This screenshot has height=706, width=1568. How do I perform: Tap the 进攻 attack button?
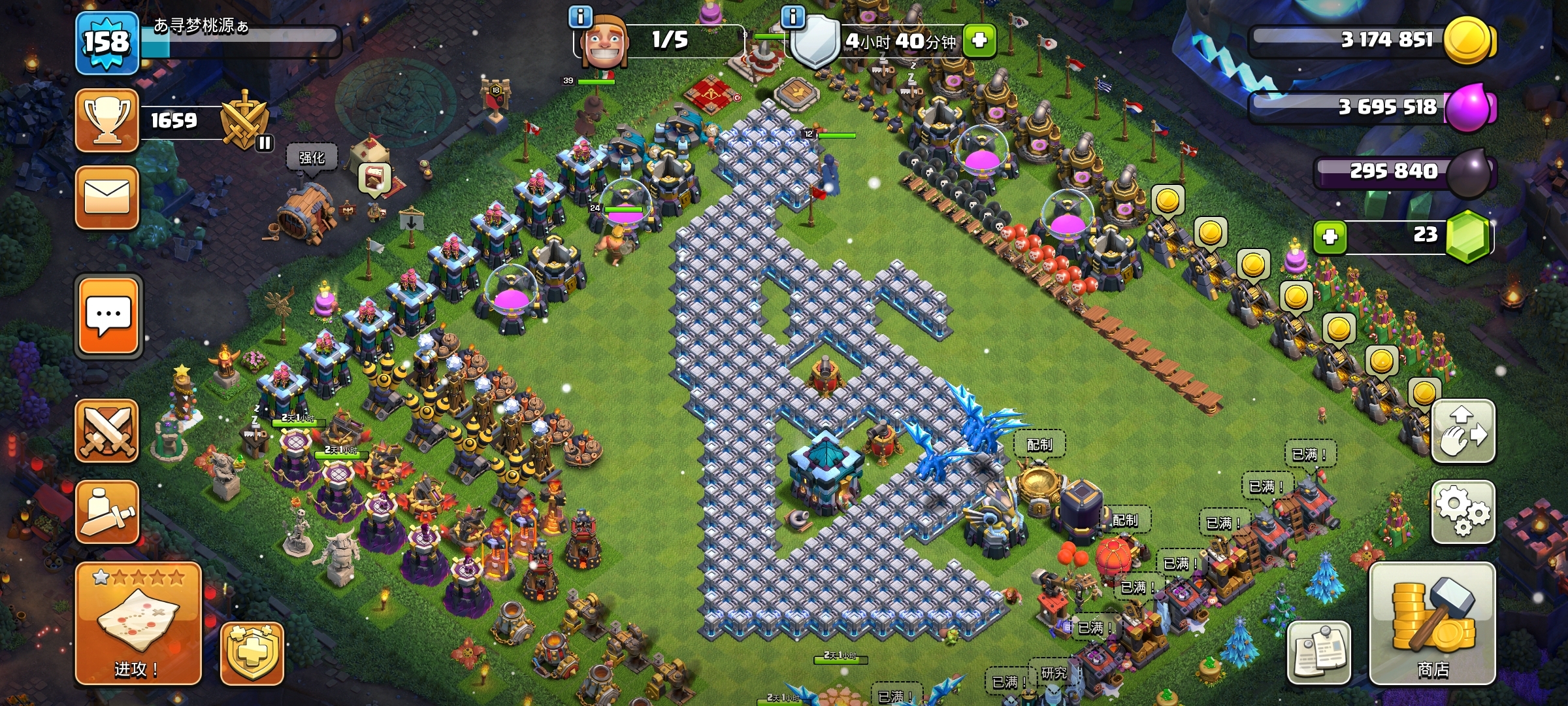tap(138, 623)
